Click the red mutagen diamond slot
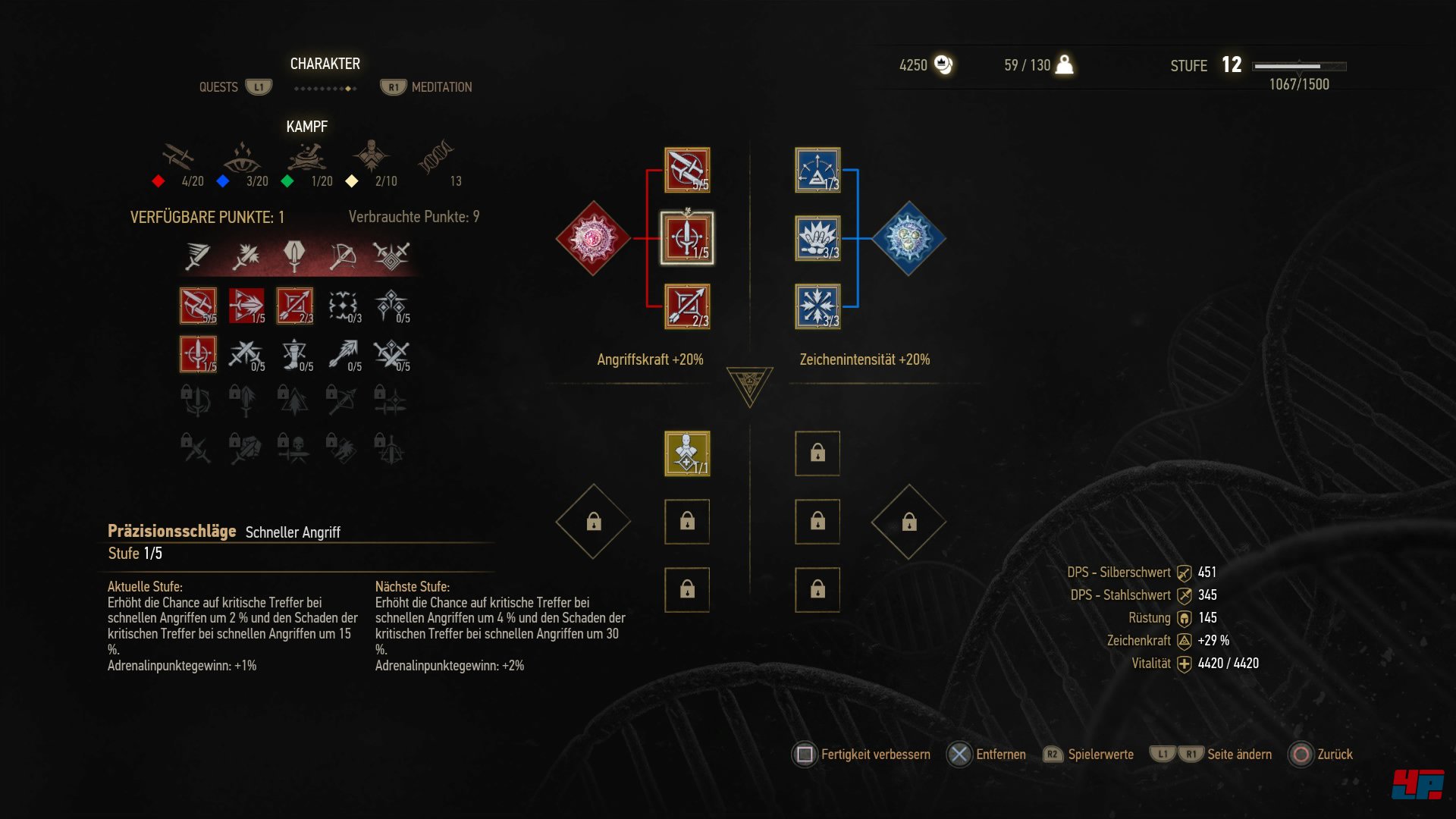1456x819 pixels. 593,237
